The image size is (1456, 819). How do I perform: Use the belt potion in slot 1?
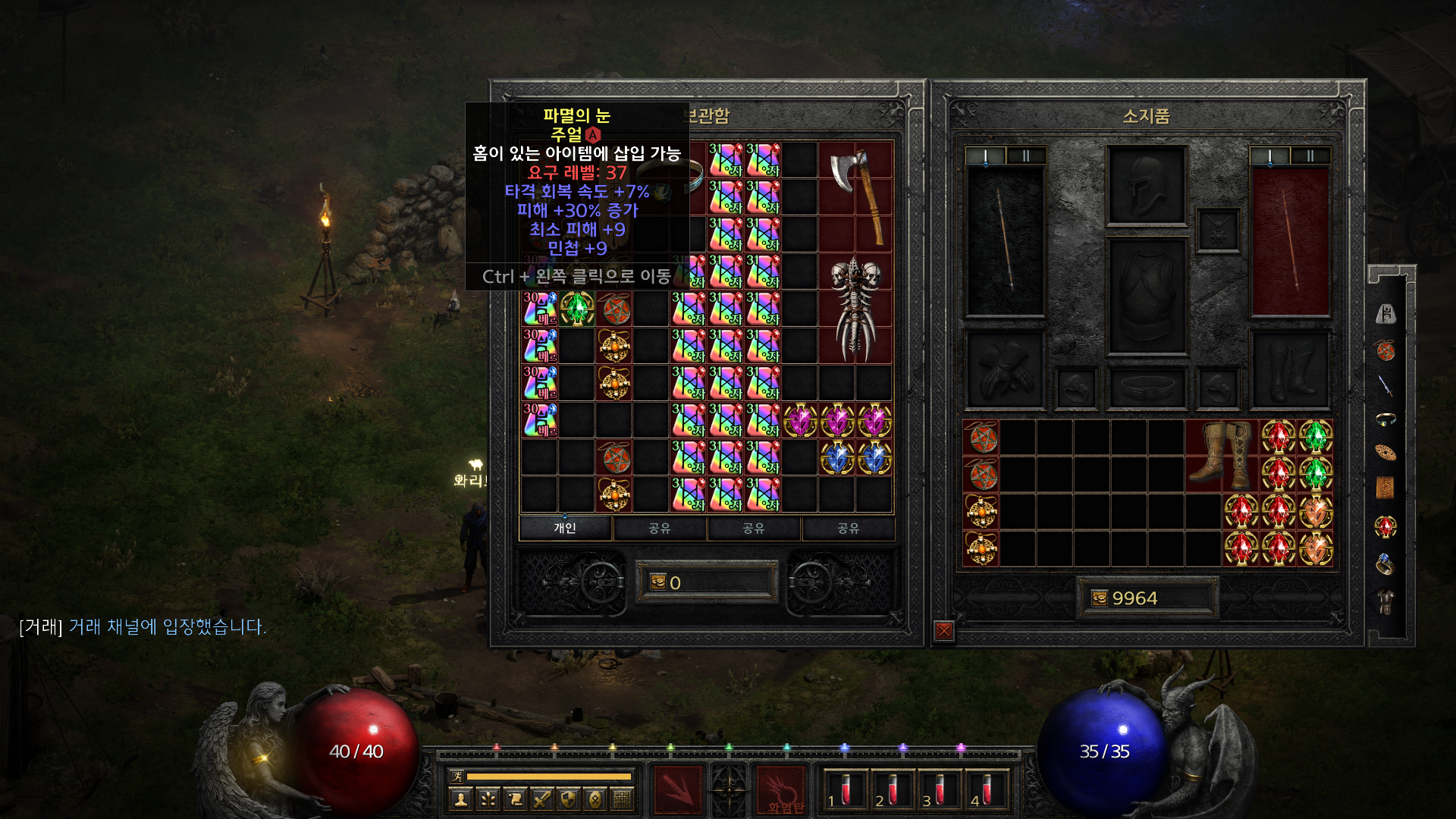click(x=844, y=790)
